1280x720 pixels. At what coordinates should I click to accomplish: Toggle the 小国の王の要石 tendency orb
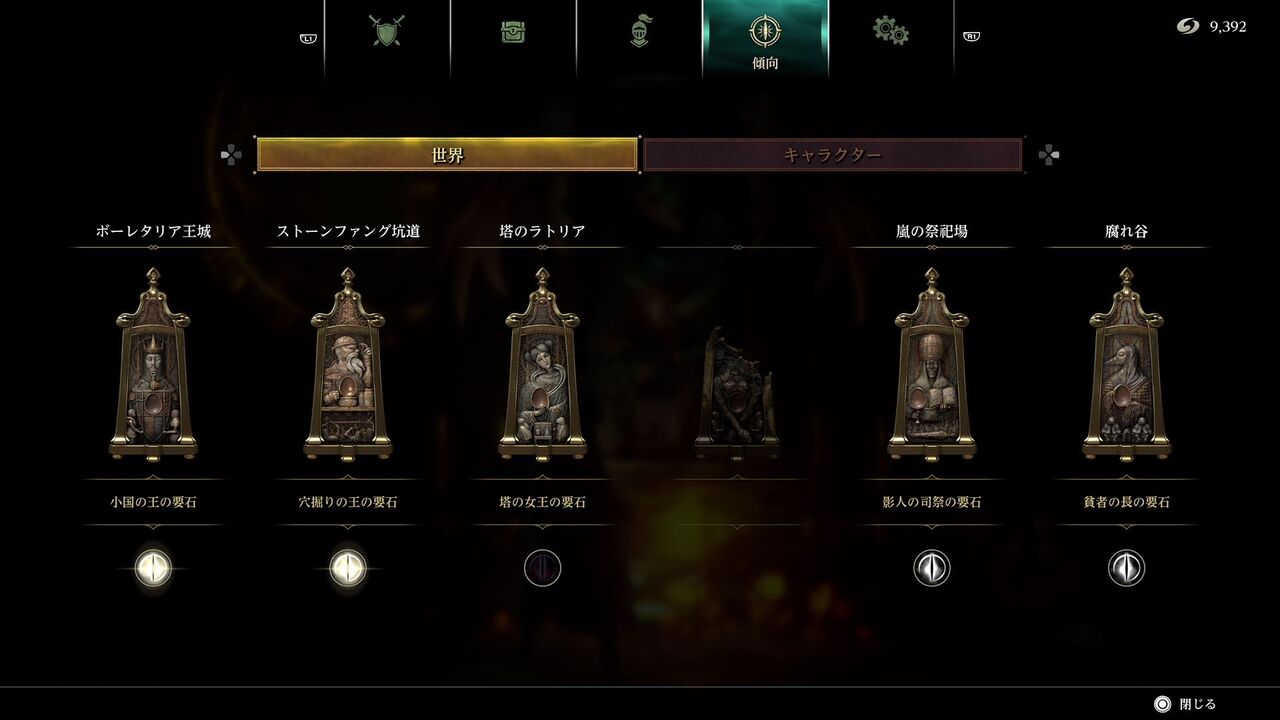click(153, 566)
